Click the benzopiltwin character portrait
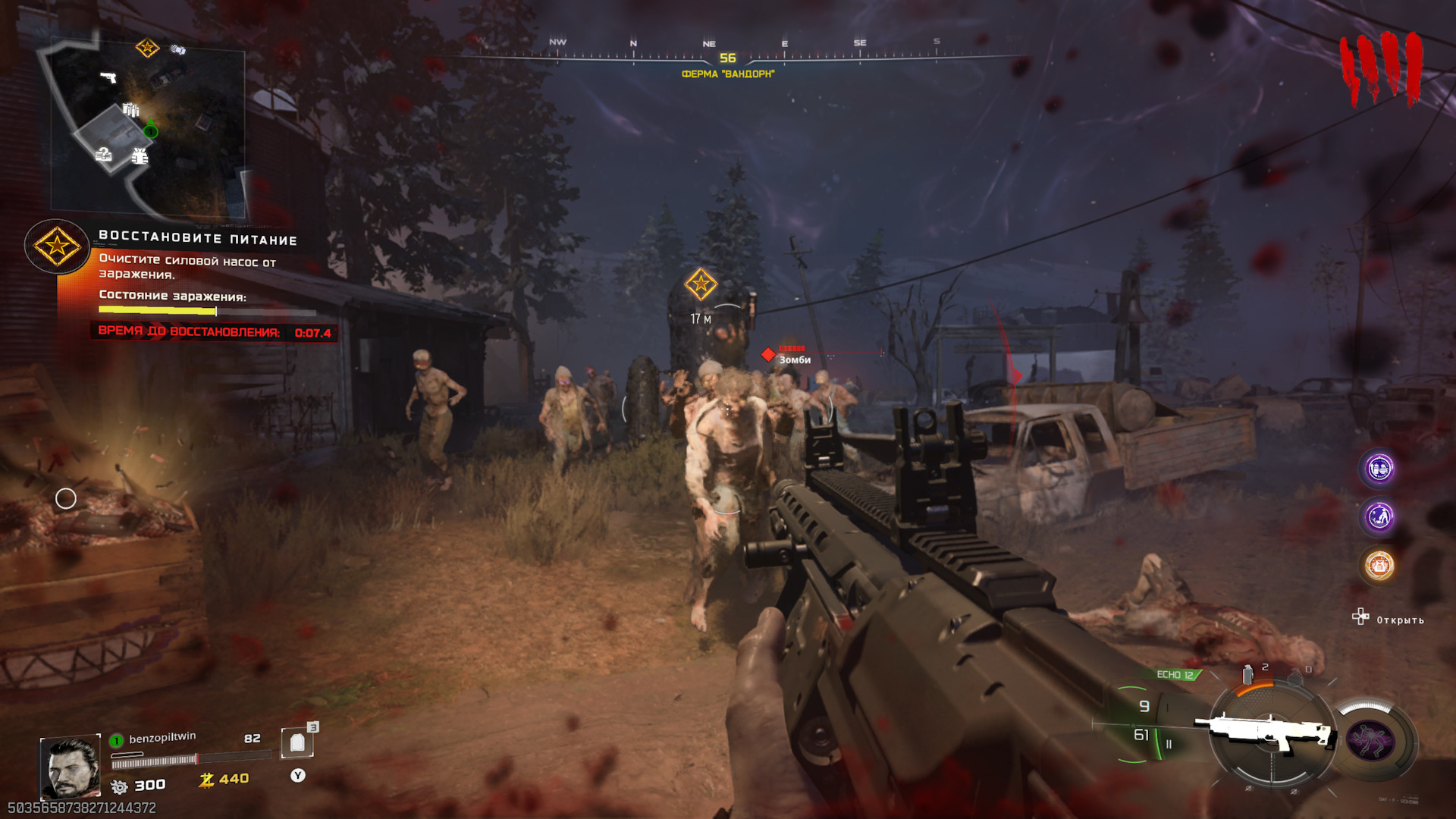 pyautogui.click(x=71, y=767)
